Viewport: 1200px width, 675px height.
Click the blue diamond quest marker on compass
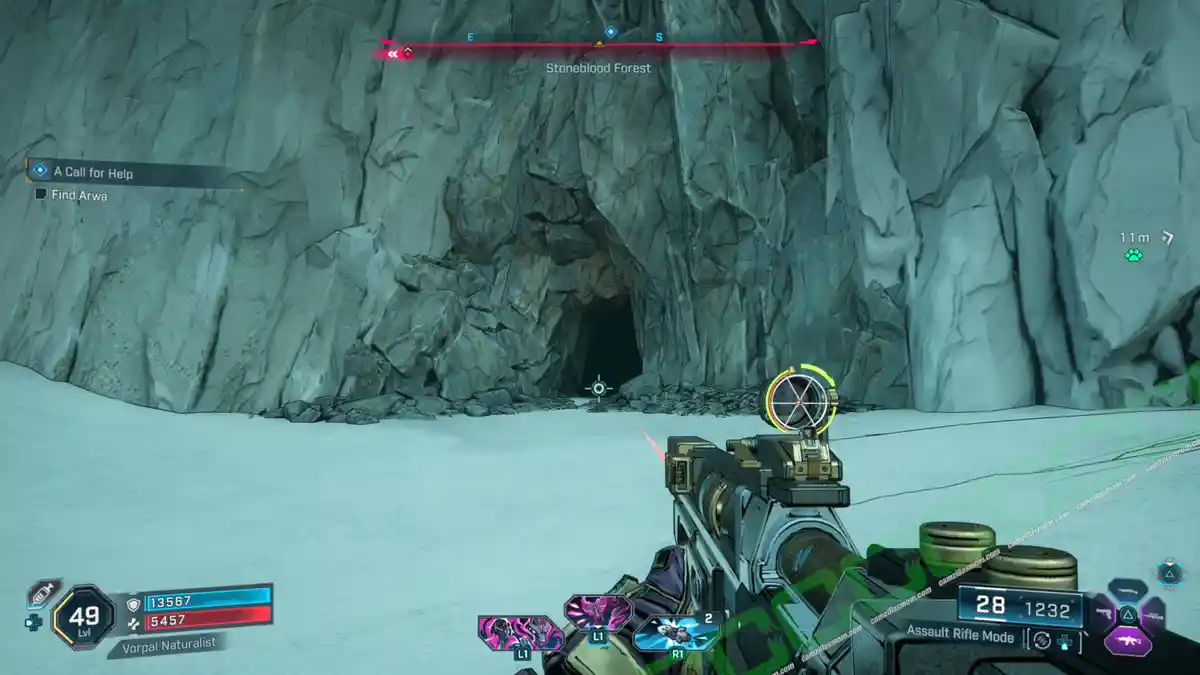coord(610,31)
